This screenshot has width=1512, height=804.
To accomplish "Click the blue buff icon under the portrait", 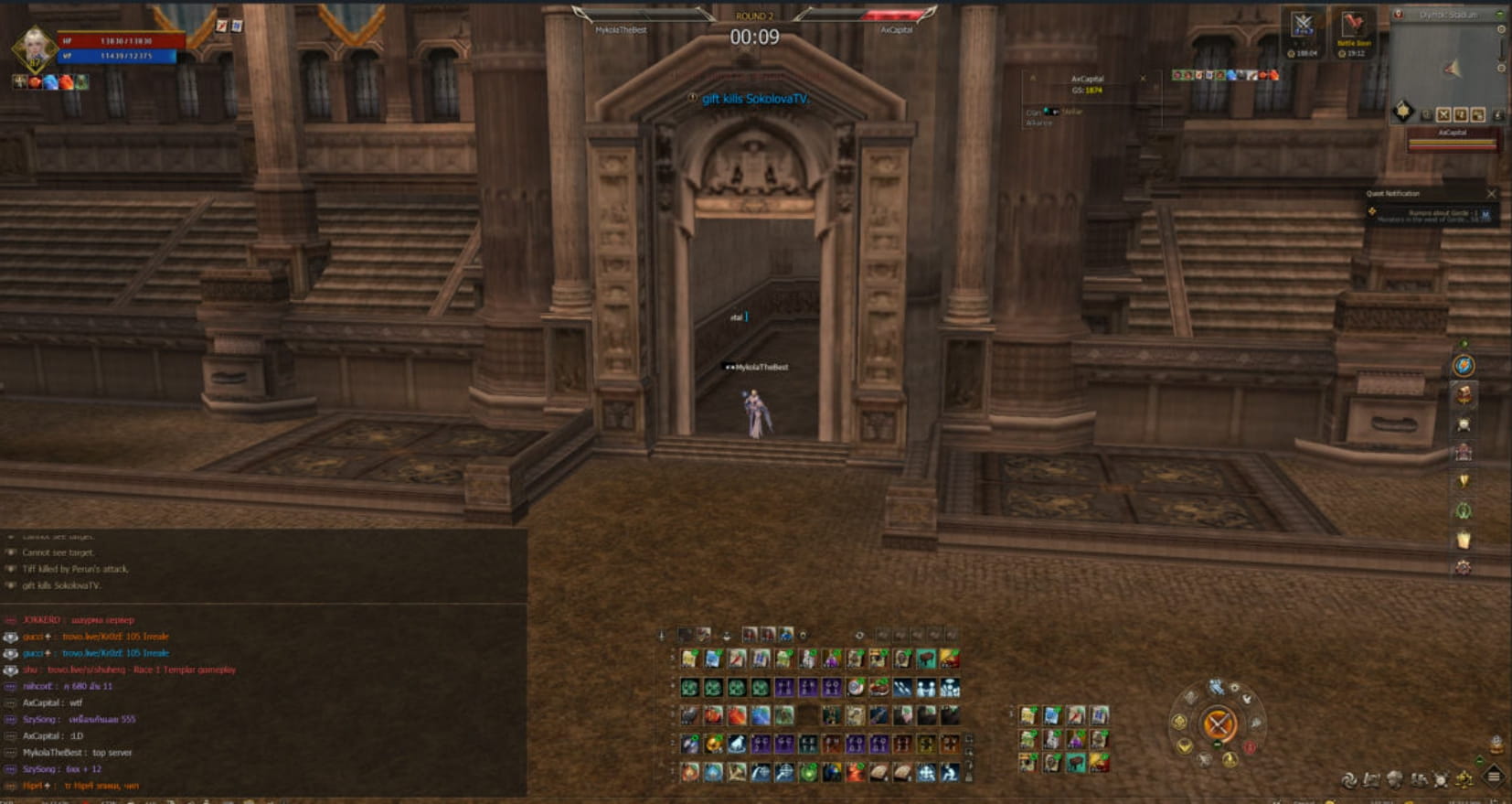I will tap(51, 82).
